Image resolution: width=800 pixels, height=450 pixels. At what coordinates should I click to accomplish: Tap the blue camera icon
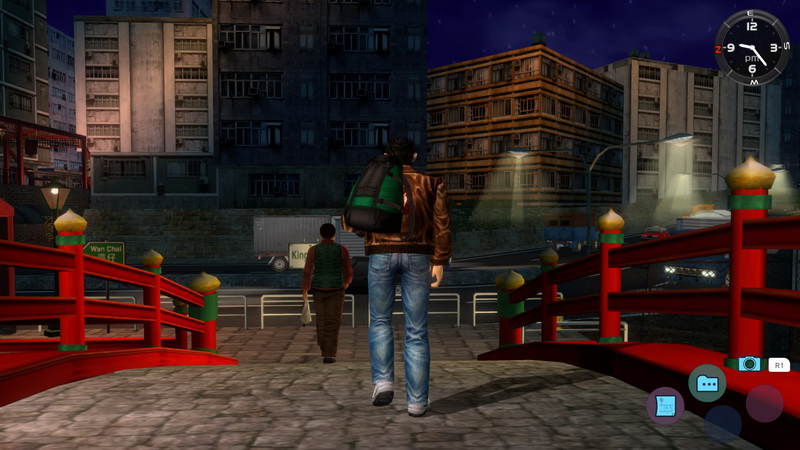(749, 364)
